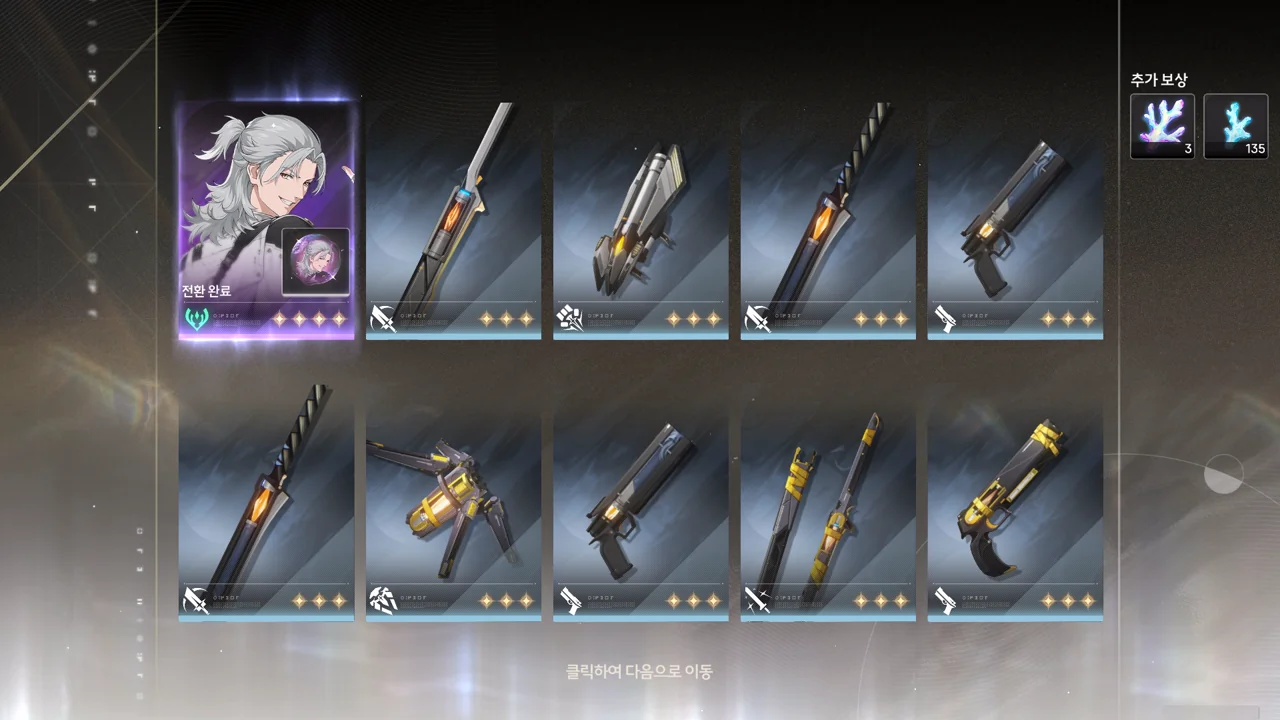Open the iridescent coral reward showing 3
Screen dimensions: 1280x720
1162,126
